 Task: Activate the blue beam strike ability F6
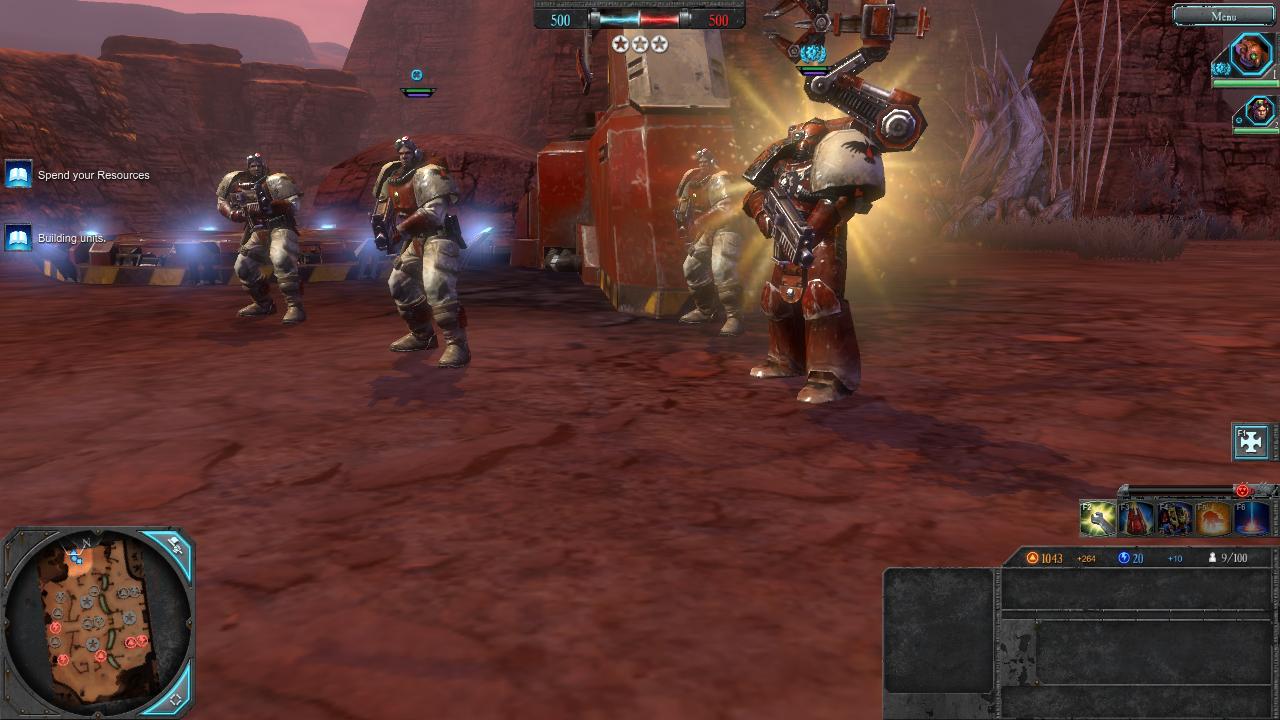(1252, 518)
